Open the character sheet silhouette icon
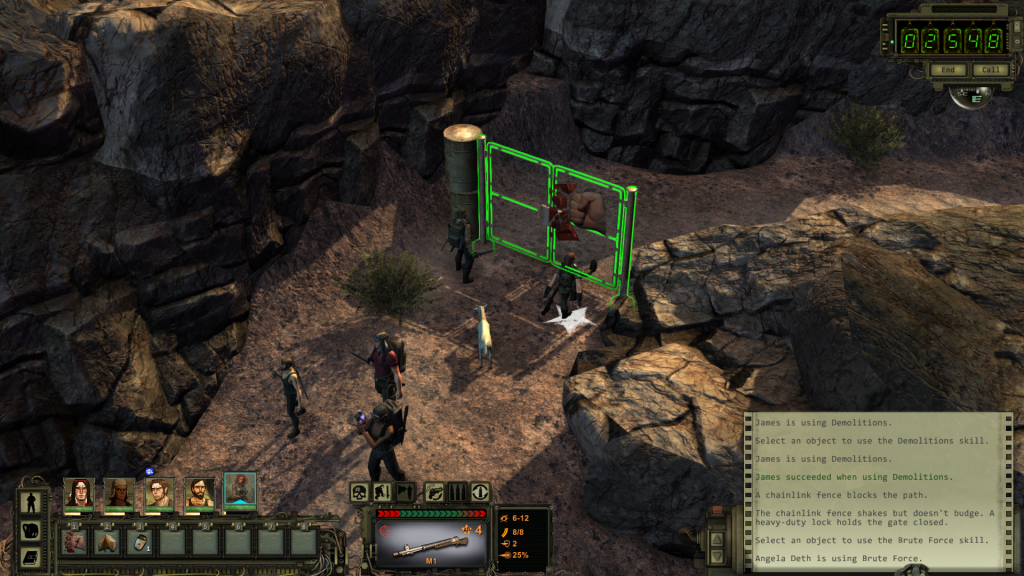This screenshot has width=1024, height=576. [30, 502]
